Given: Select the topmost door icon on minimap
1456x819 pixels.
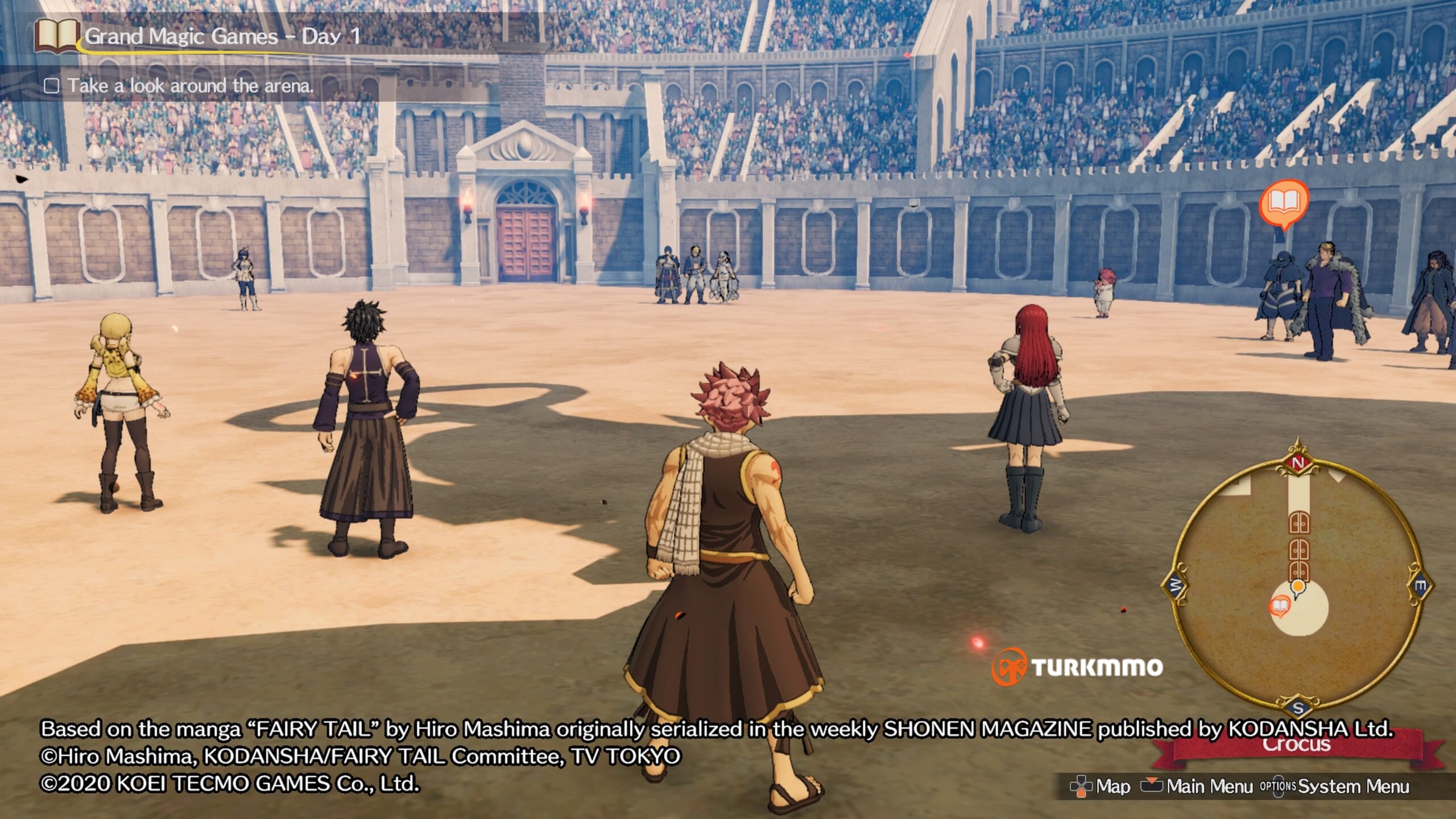Looking at the screenshot, I should 1298,523.
